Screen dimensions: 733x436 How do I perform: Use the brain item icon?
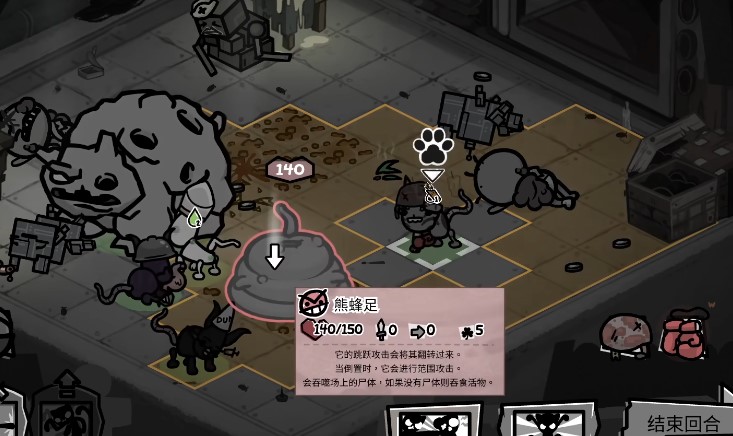[625, 335]
